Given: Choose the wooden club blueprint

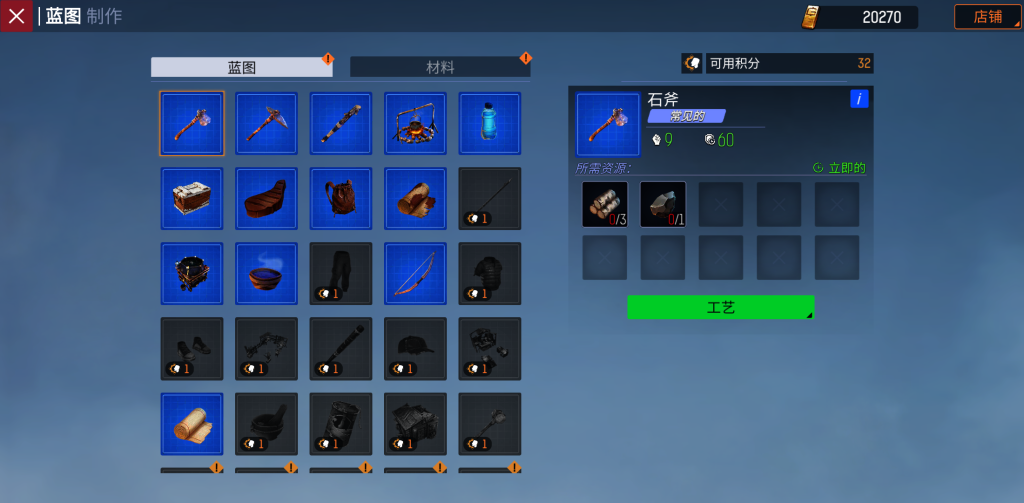Looking at the screenshot, I should click(341, 123).
